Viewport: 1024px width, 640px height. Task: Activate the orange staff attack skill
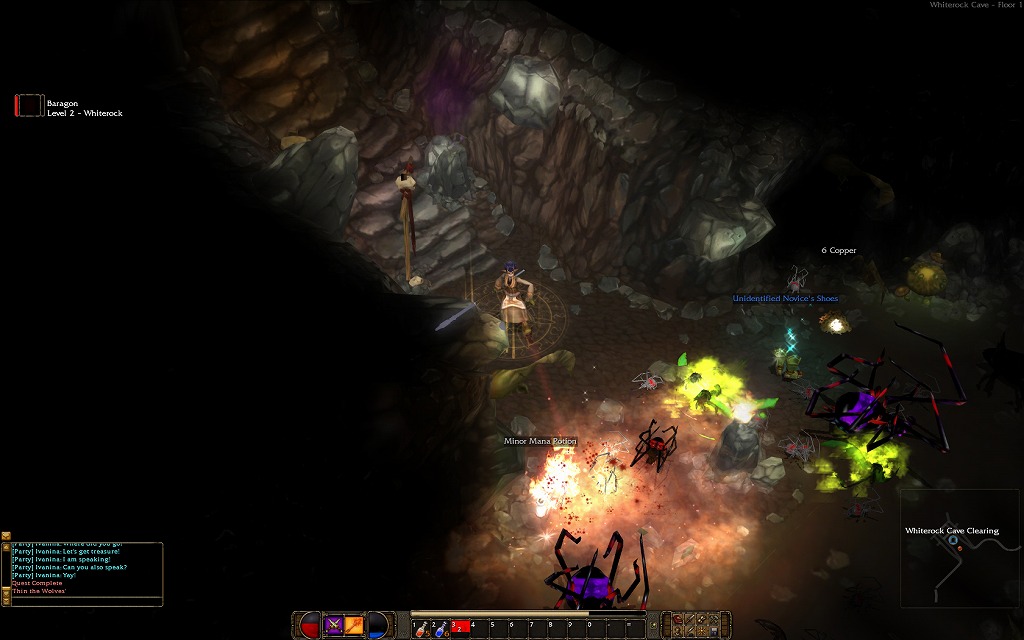click(354, 626)
